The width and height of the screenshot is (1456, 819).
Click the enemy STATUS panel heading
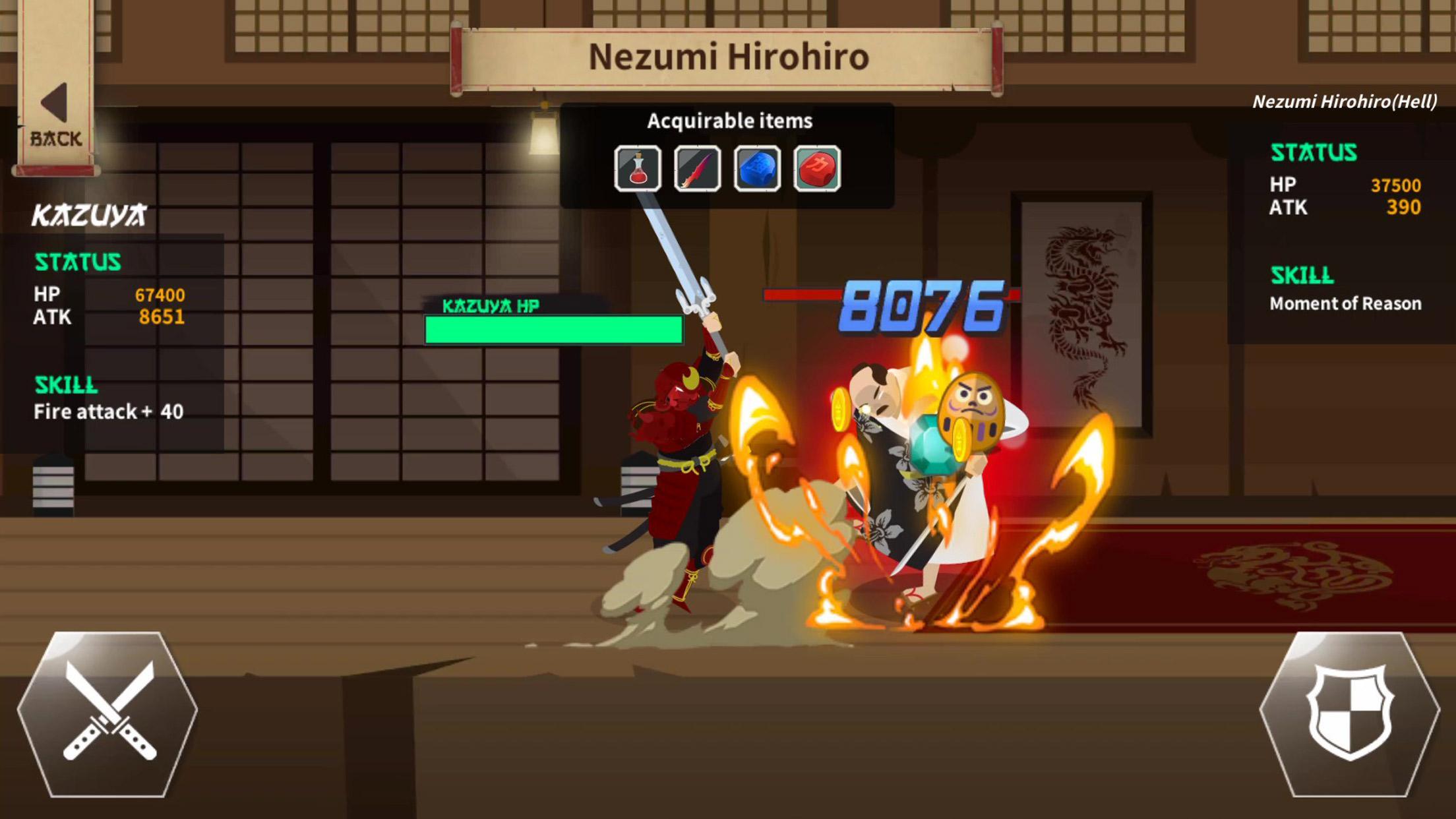pos(1316,152)
